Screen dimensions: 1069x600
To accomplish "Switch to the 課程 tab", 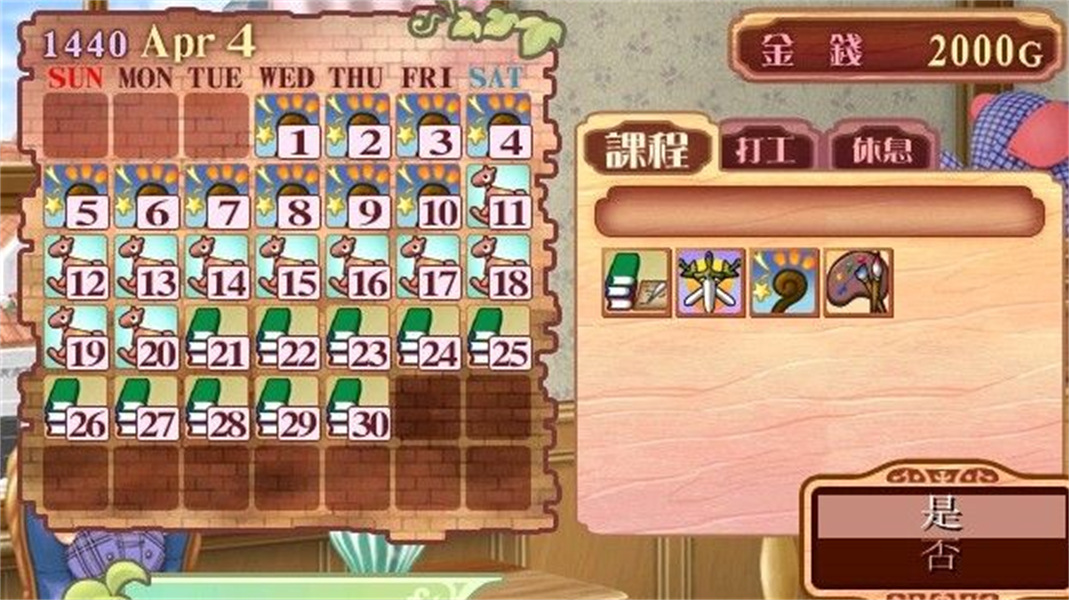I will point(647,148).
